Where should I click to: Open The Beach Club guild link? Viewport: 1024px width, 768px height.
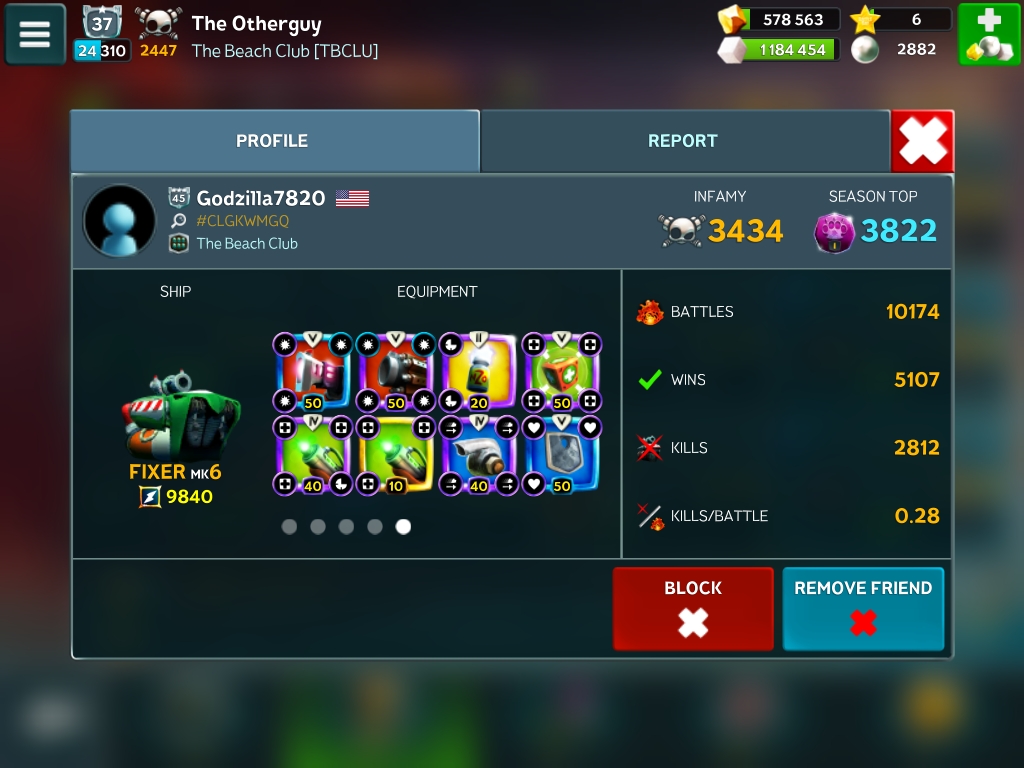click(246, 243)
